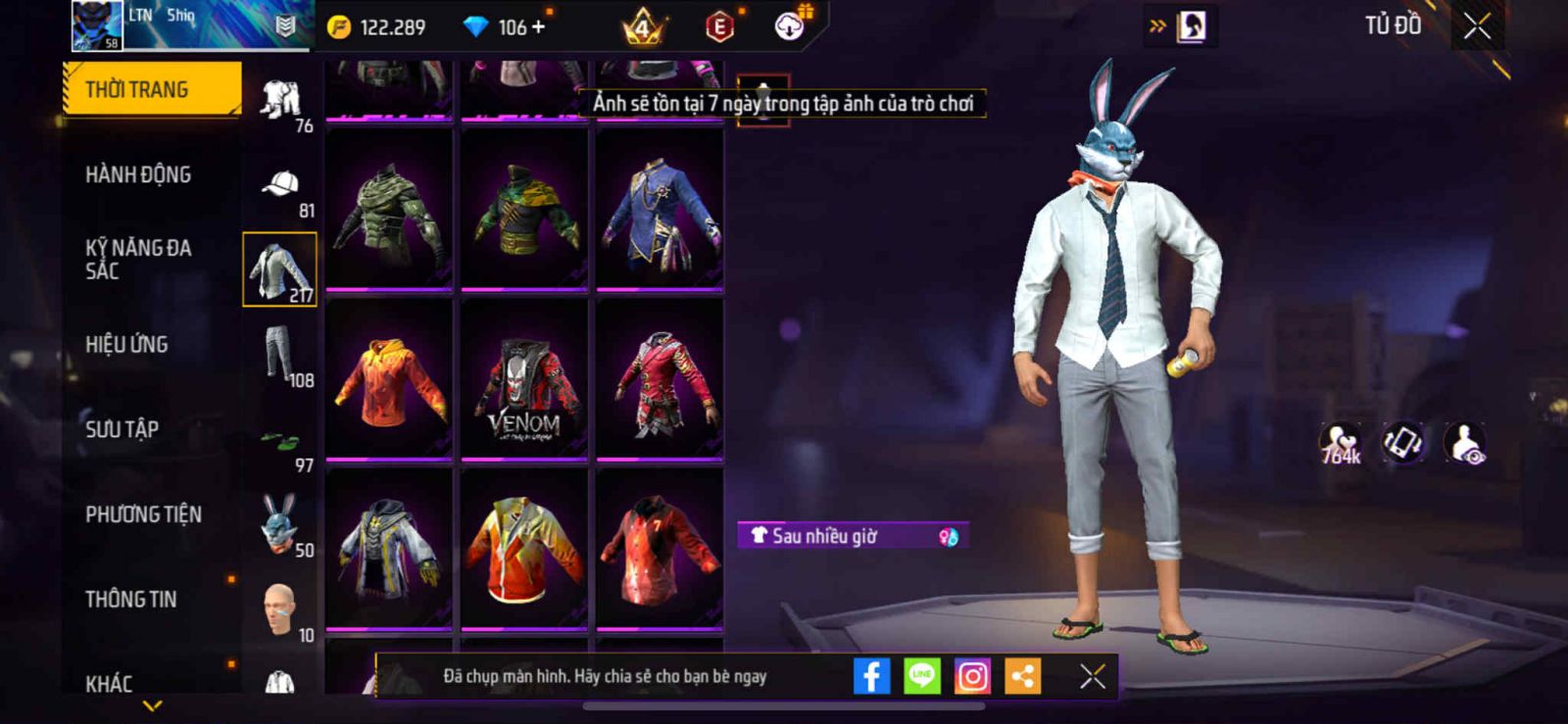Select the rabbit mask category

click(280, 524)
